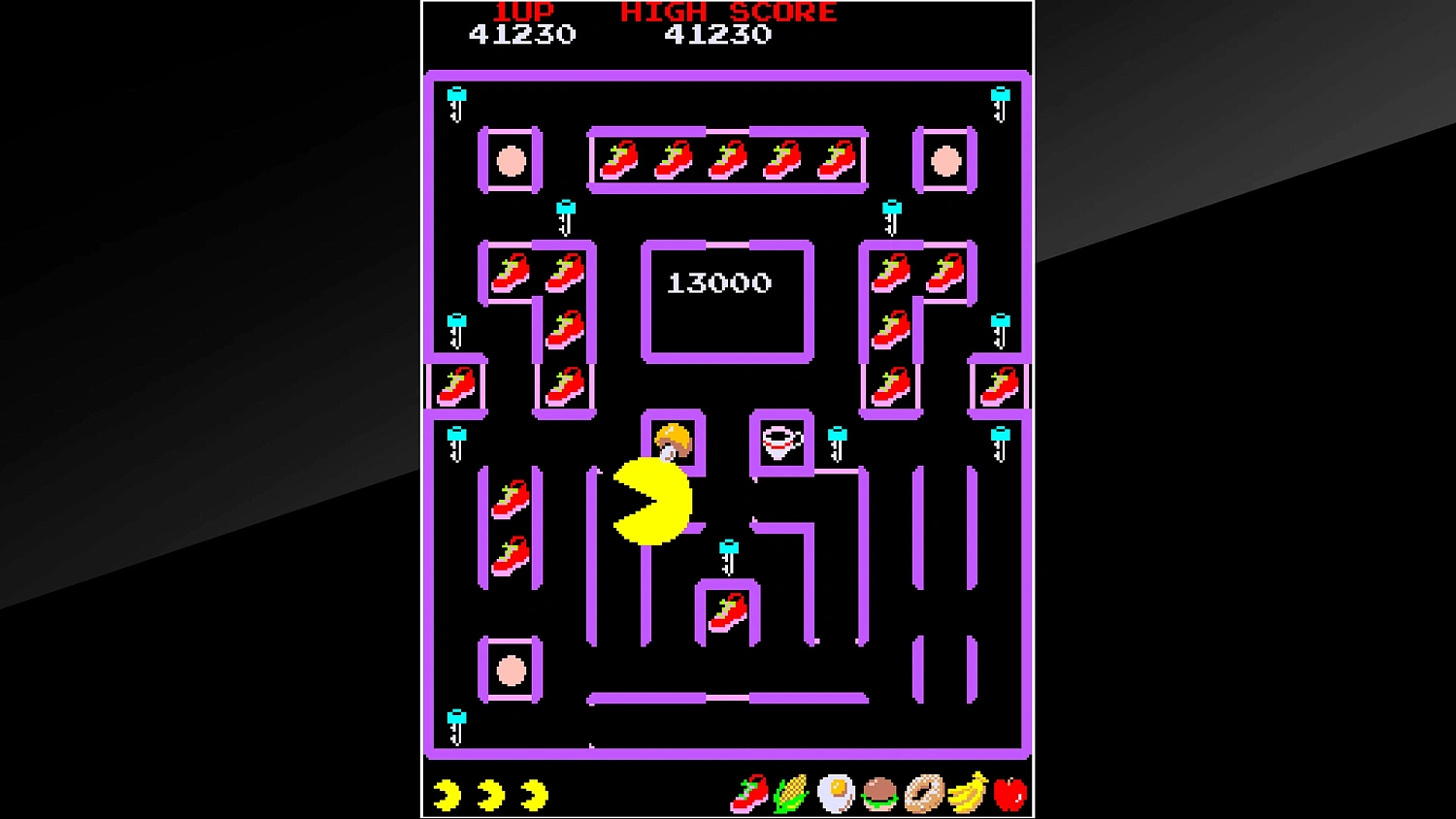Screen dimensions: 1456x819
Task: Click the 1UP label in red
Action: click(525, 12)
